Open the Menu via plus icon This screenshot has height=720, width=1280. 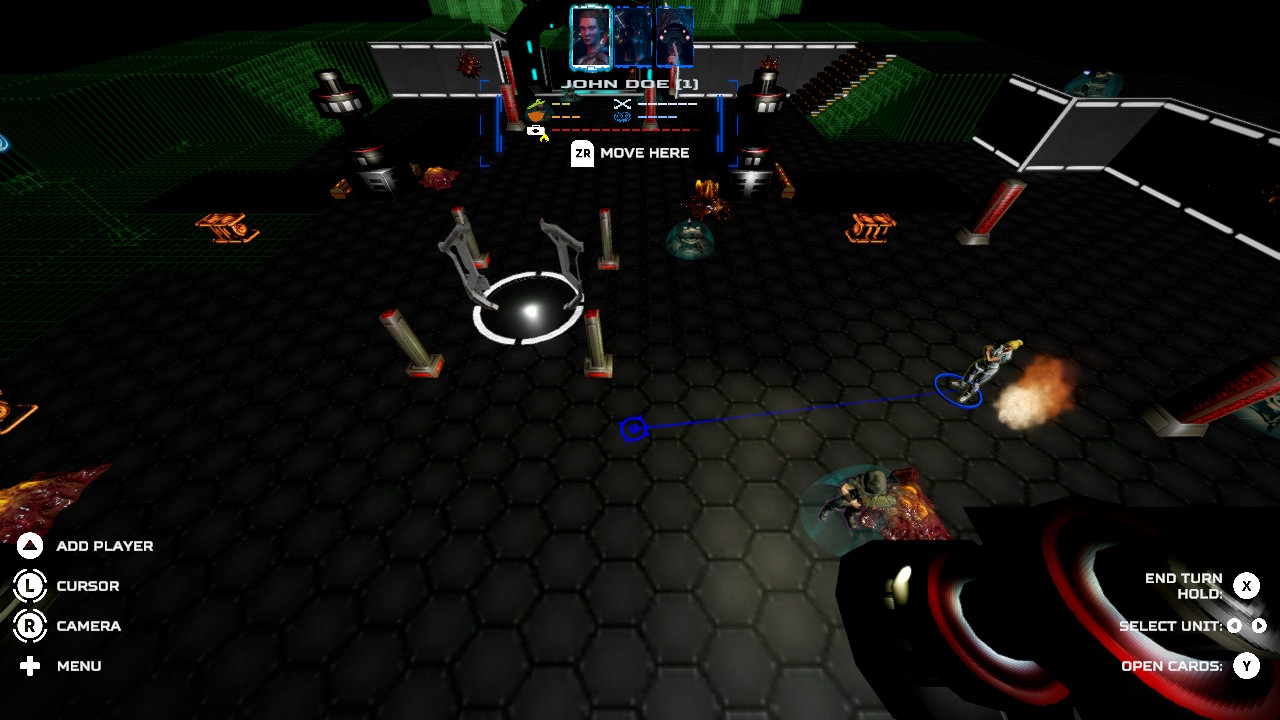click(28, 666)
